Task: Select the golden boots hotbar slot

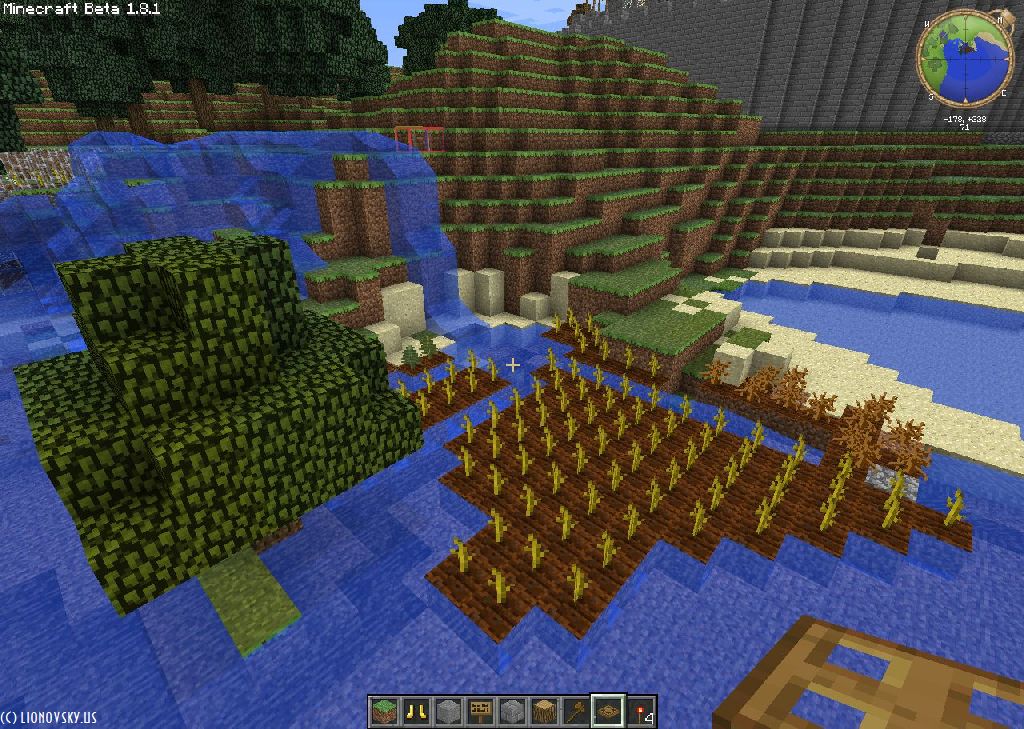Action: point(416,711)
